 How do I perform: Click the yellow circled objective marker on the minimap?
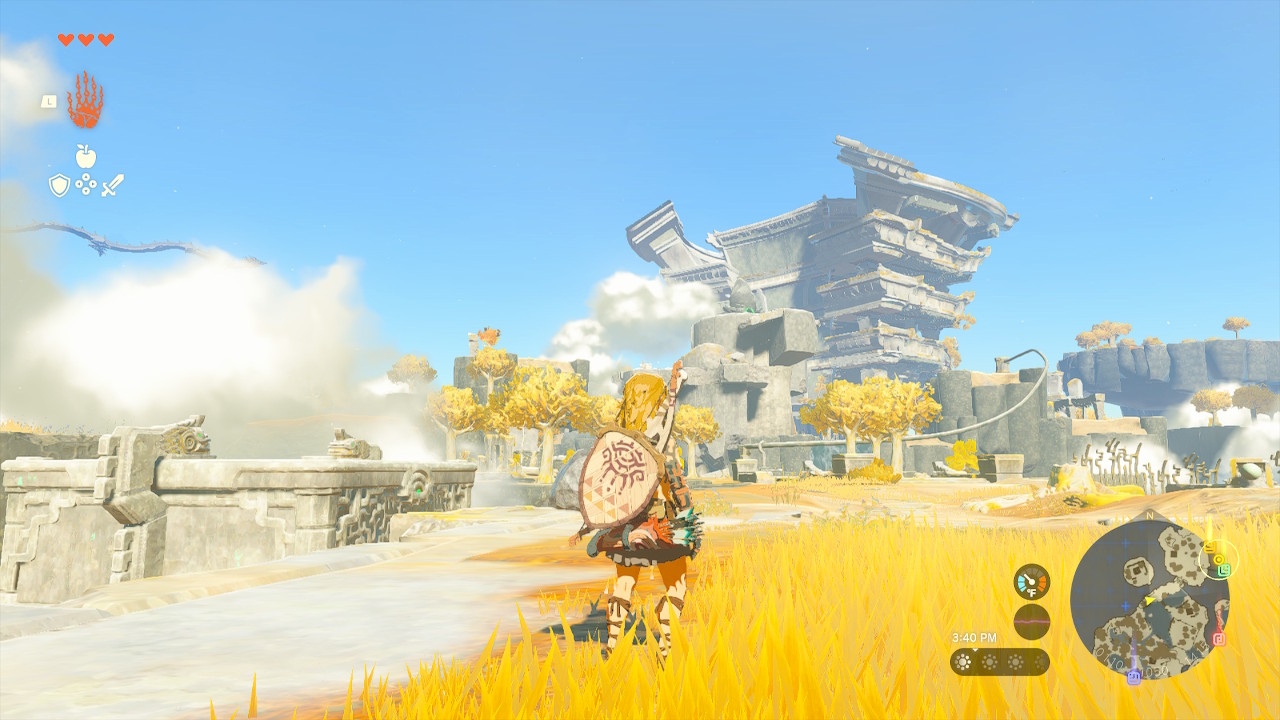coord(1219,558)
